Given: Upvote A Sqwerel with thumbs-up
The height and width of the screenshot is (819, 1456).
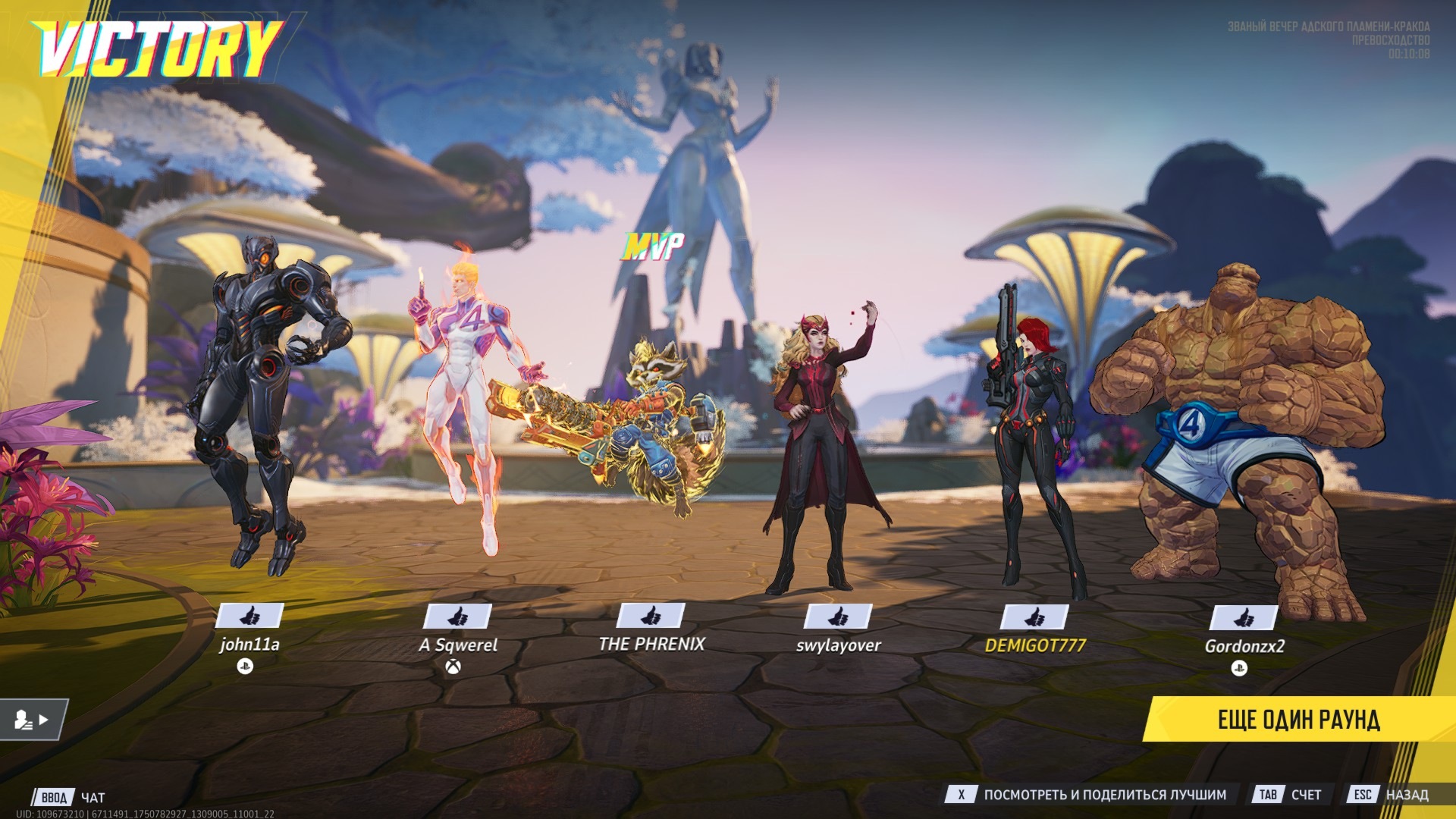Looking at the screenshot, I should click(457, 617).
